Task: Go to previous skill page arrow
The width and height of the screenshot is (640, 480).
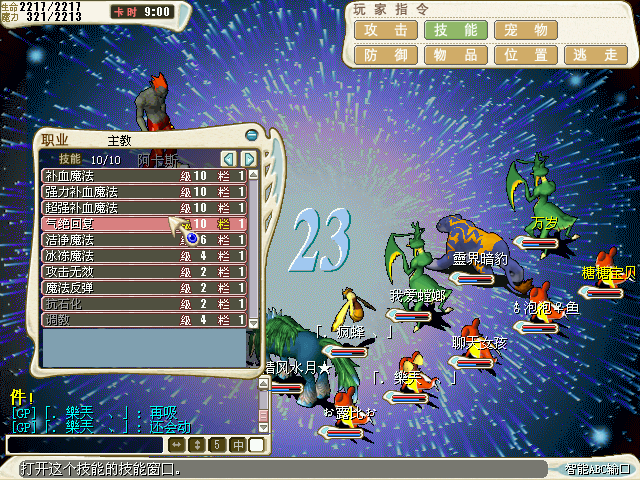Action: click(x=229, y=159)
